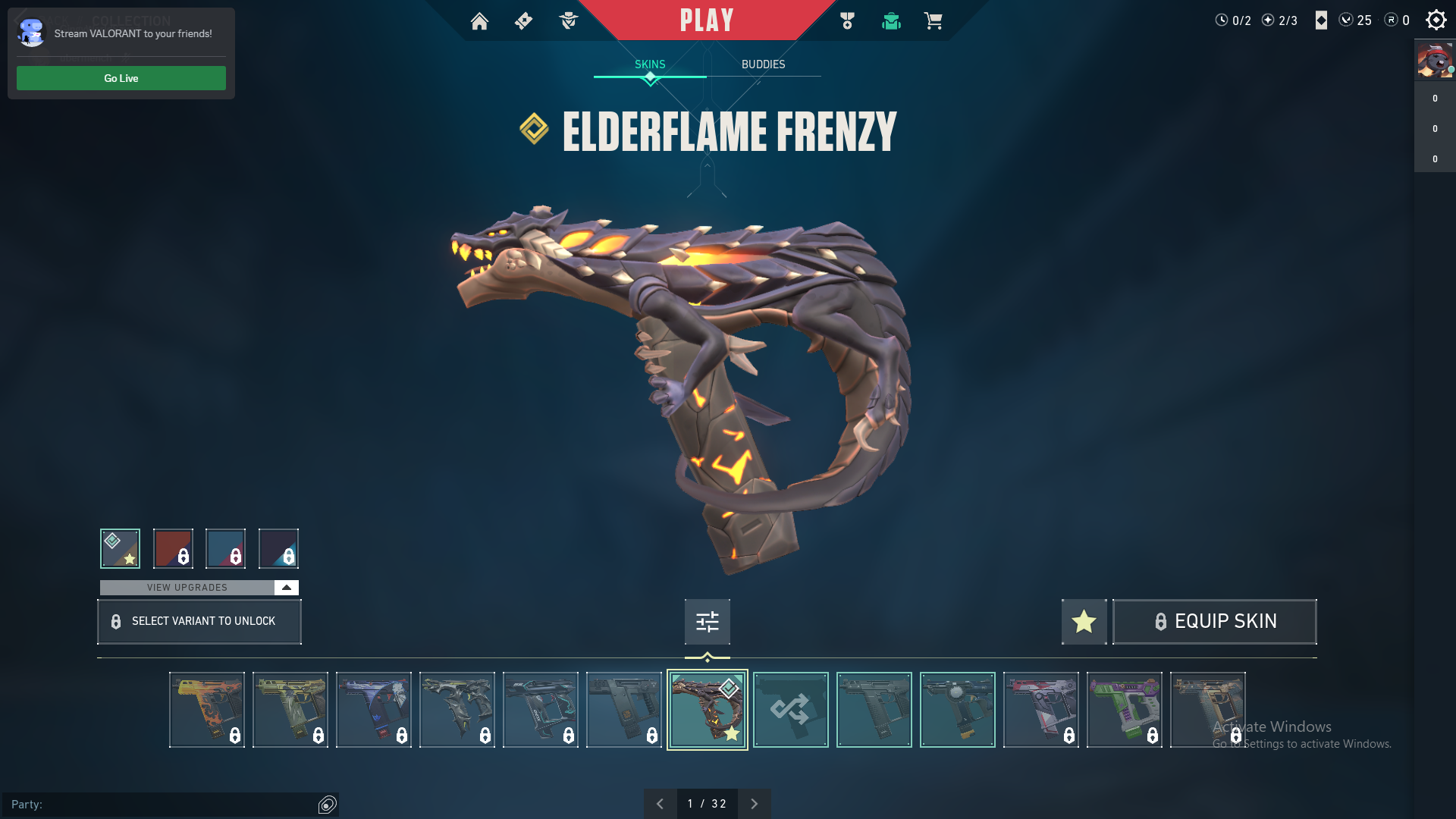The width and height of the screenshot is (1456, 819).
Task: Open the filter sliders button
Action: pyautogui.click(x=707, y=622)
